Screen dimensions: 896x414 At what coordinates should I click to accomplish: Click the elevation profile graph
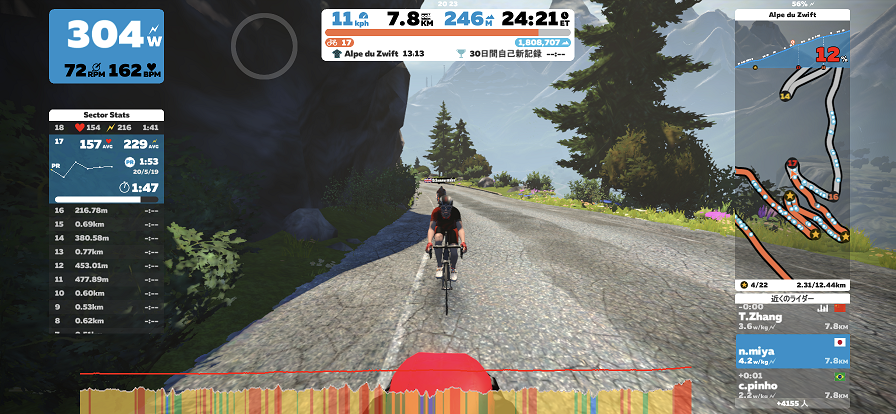click(x=385, y=392)
